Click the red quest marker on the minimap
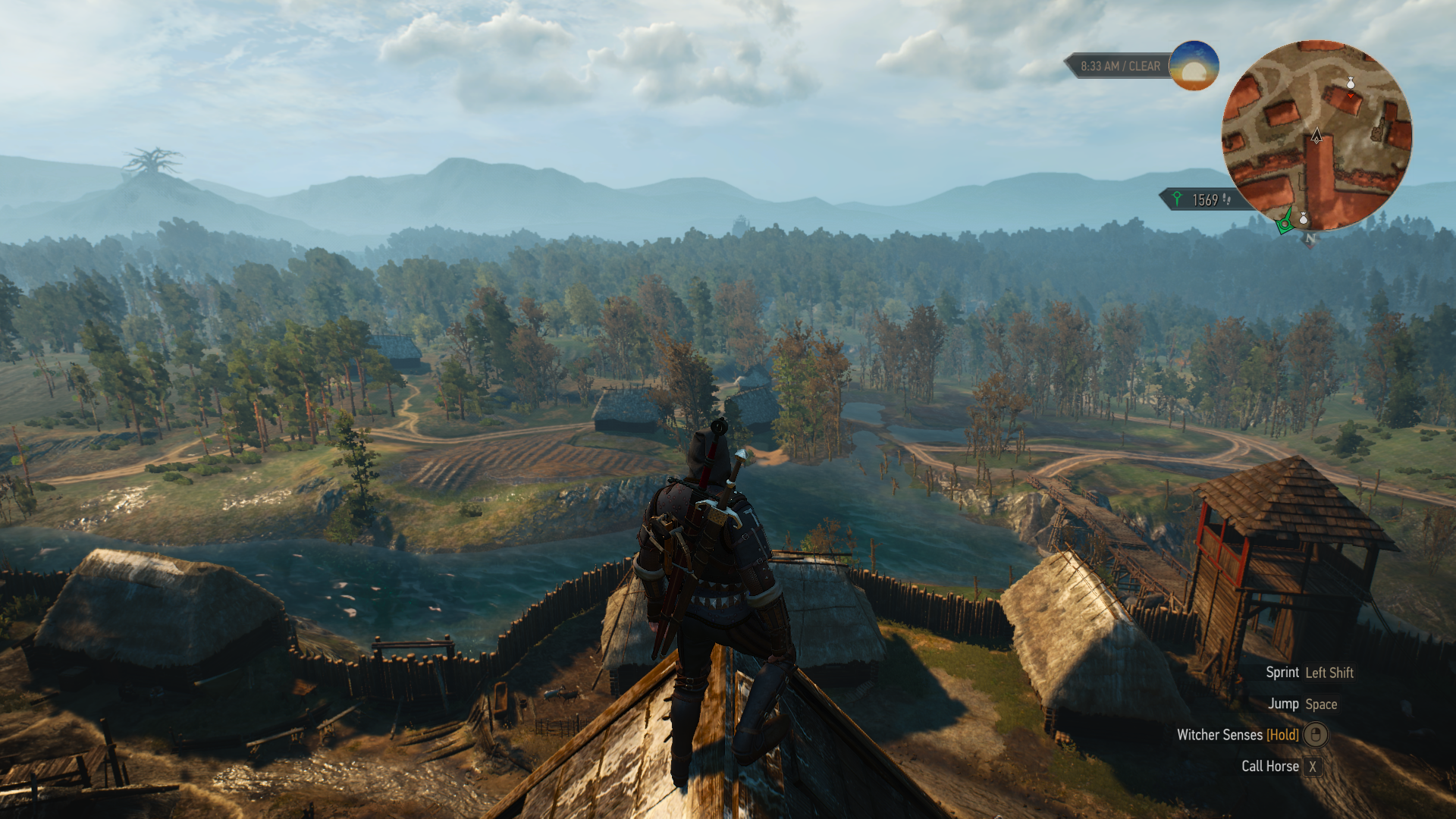Image resolution: width=1456 pixels, height=819 pixels. pyautogui.click(x=1351, y=96)
